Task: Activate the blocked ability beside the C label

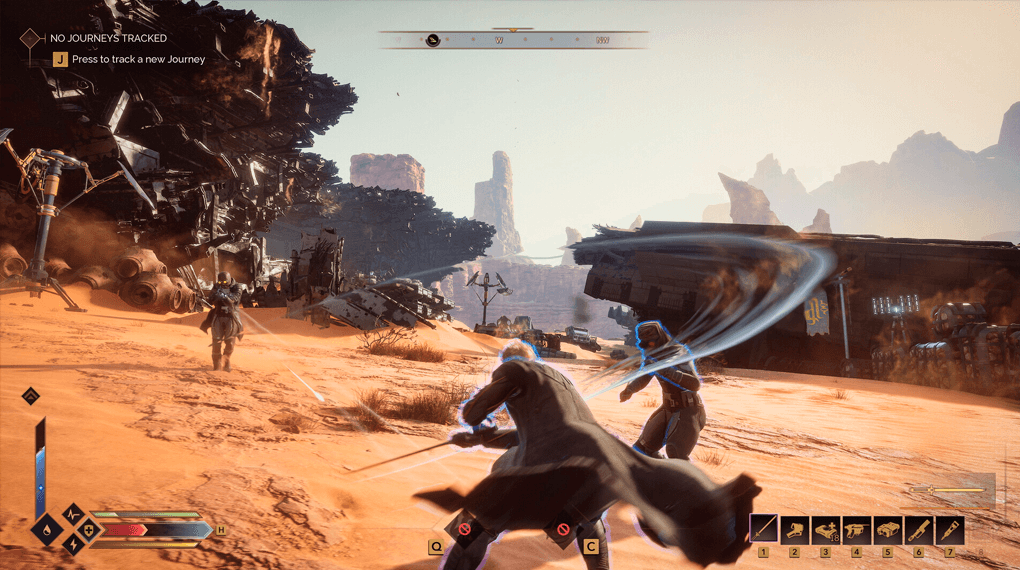Action: tap(563, 528)
